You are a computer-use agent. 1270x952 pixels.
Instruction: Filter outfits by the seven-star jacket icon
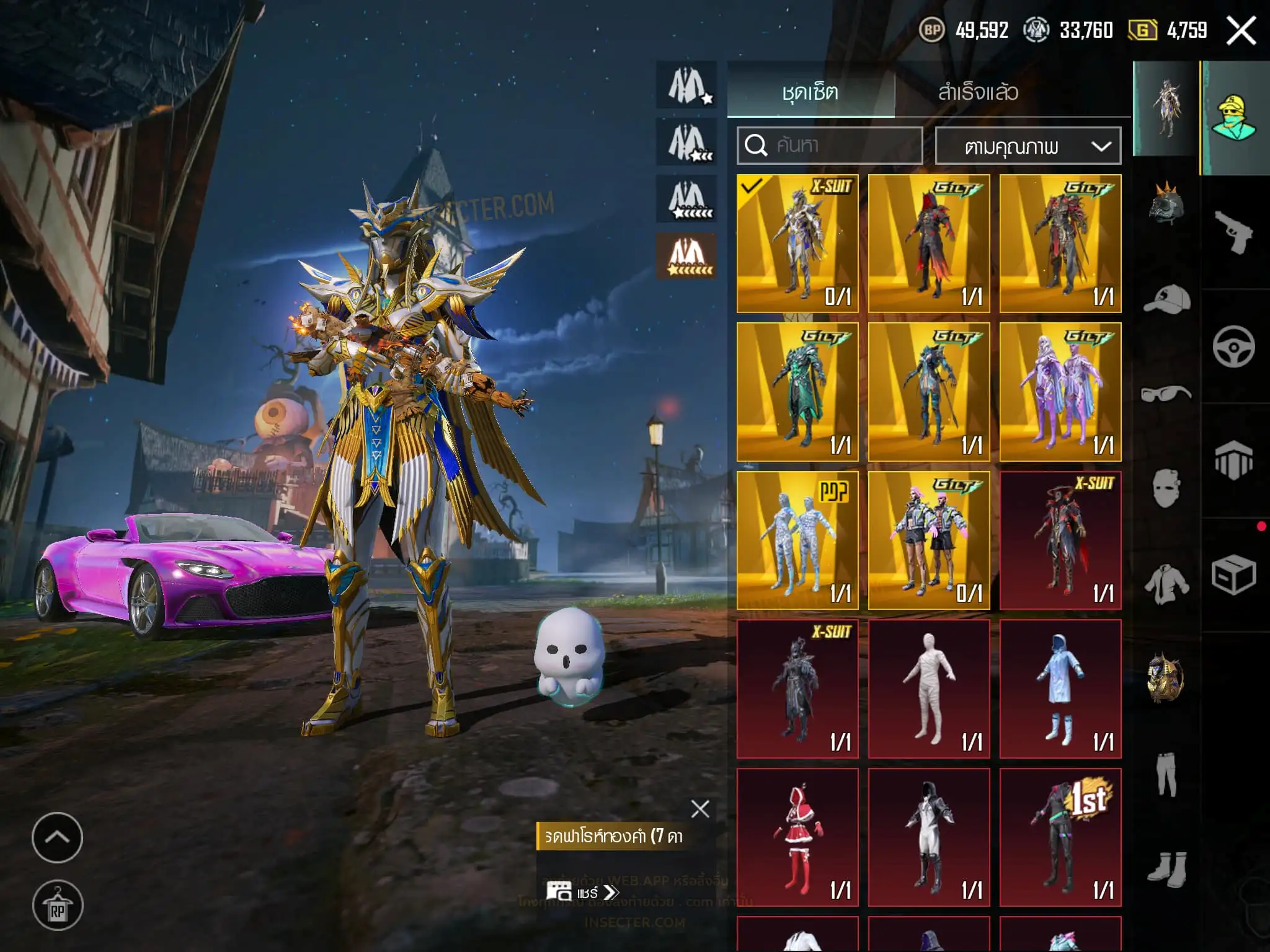[x=687, y=256]
